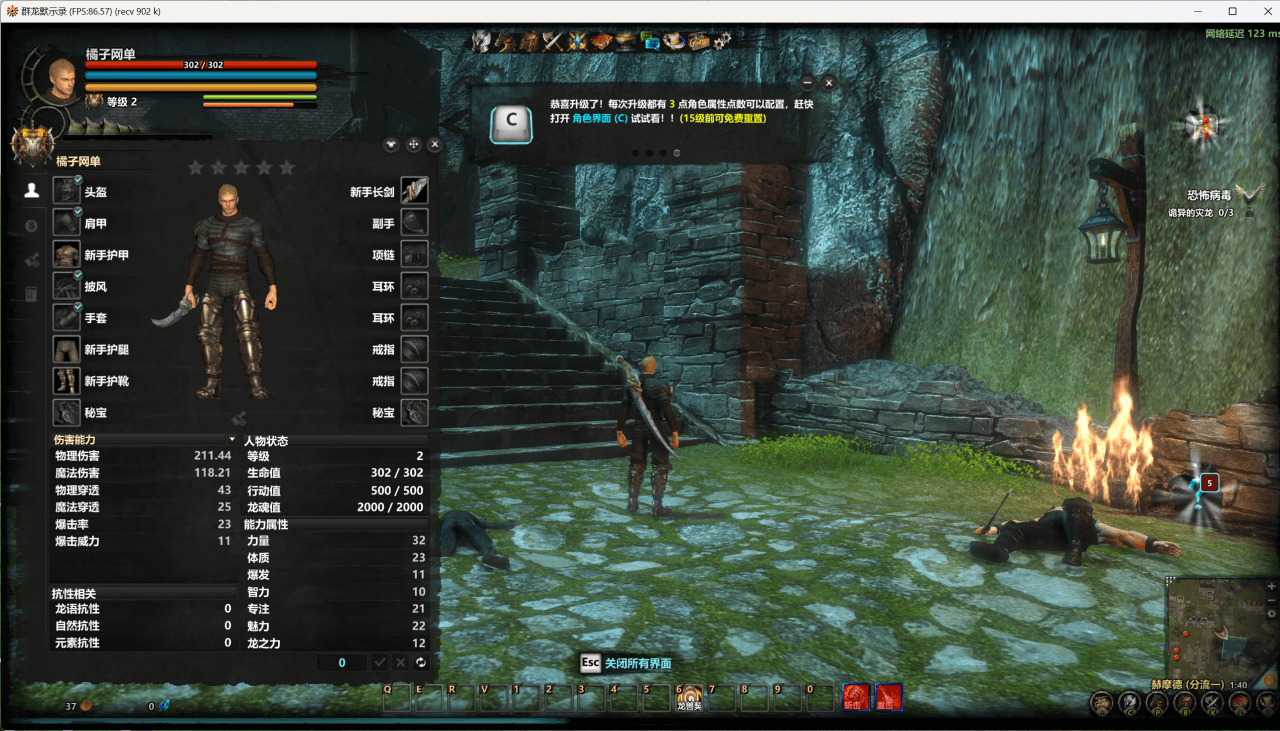Open the 伤害能力 stats dropdown
This screenshot has width=1280, height=731.
(x=232, y=439)
